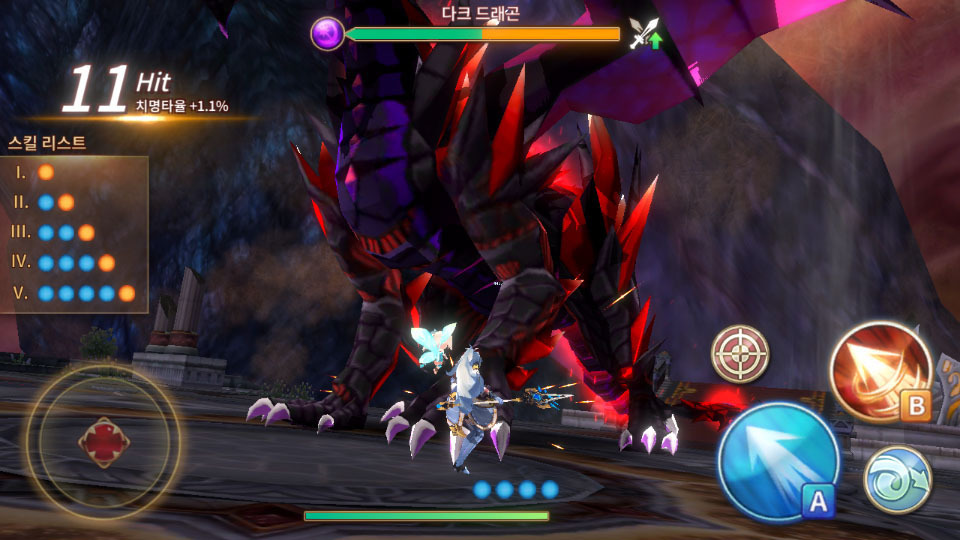The width and height of the screenshot is (960, 540).
Task: Click the purple dark dragon boss portrait
Action: (327, 34)
